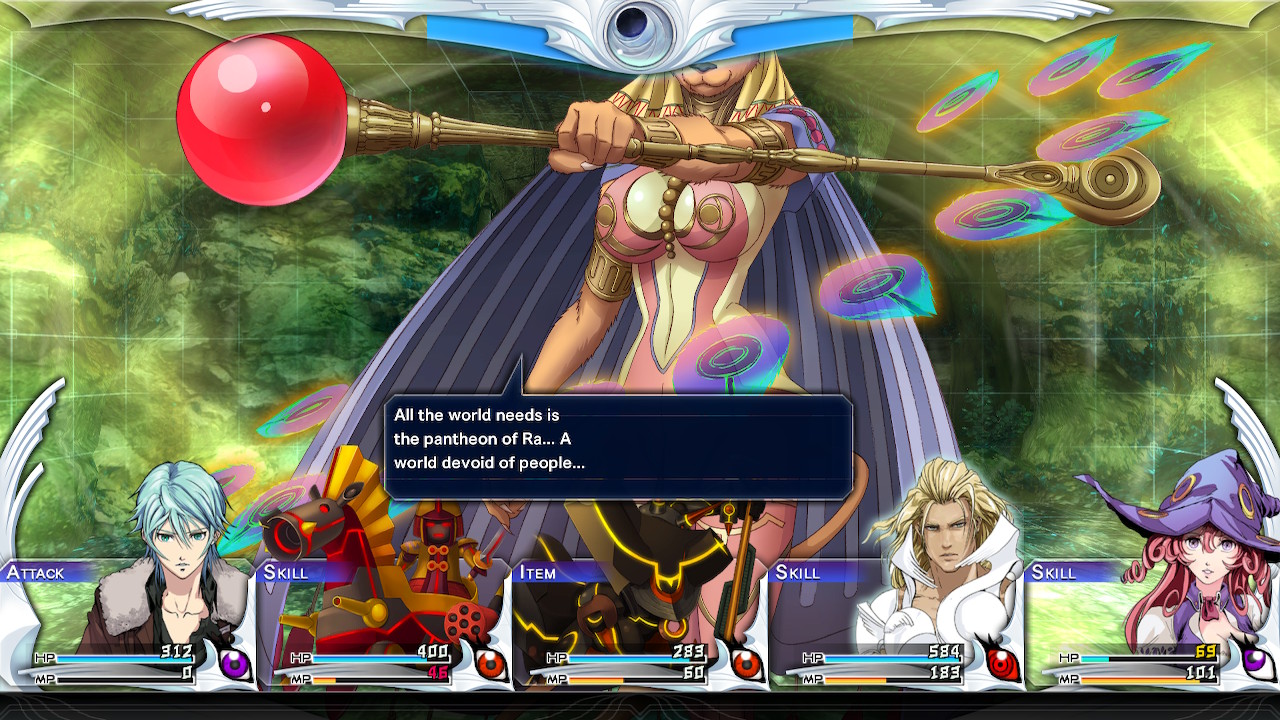Image resolution: width=1280 pixels, height=720 pixels.
Task: Click the Attack command label
Action: pos(36,572)
